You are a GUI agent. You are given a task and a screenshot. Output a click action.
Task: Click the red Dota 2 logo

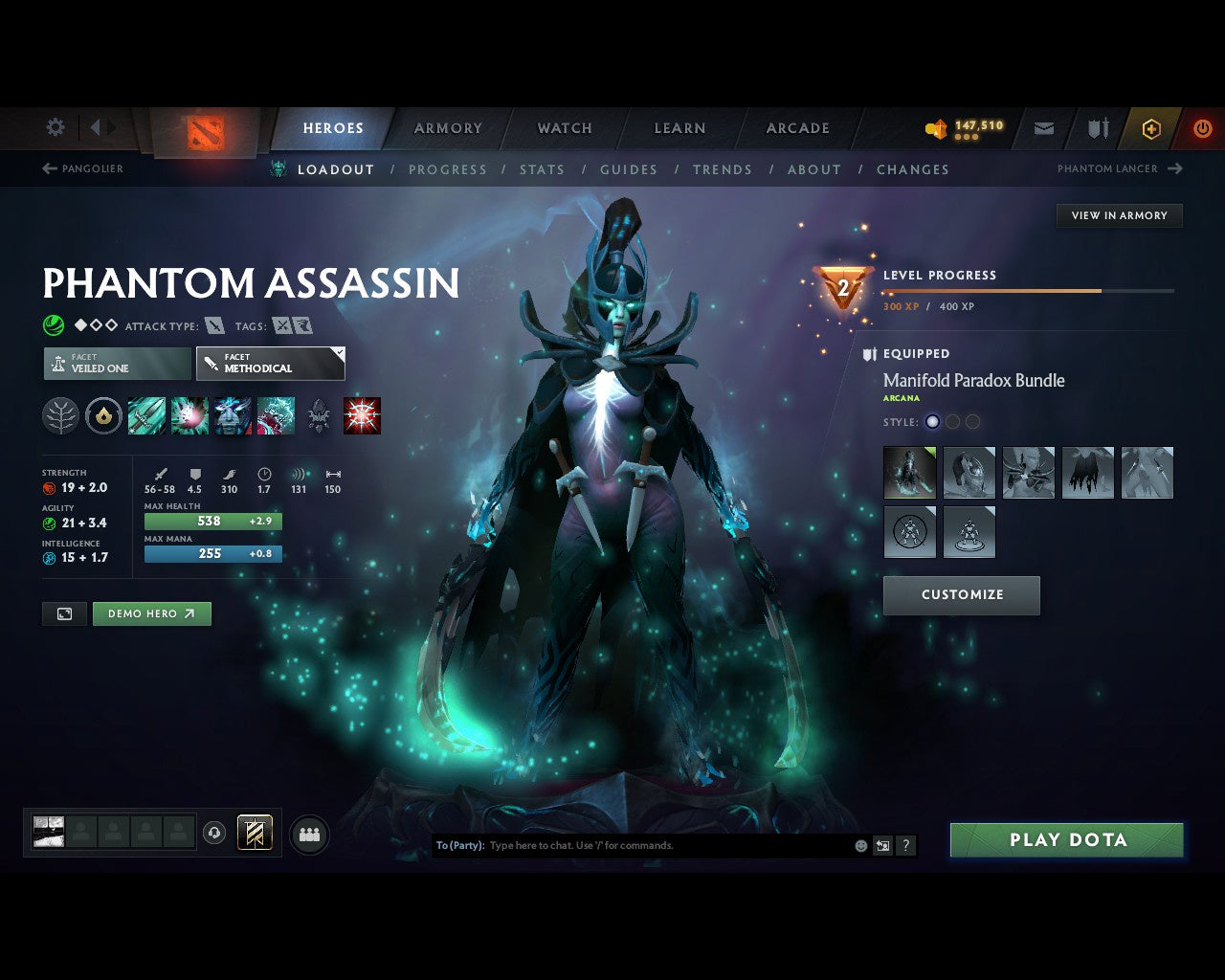206,132
